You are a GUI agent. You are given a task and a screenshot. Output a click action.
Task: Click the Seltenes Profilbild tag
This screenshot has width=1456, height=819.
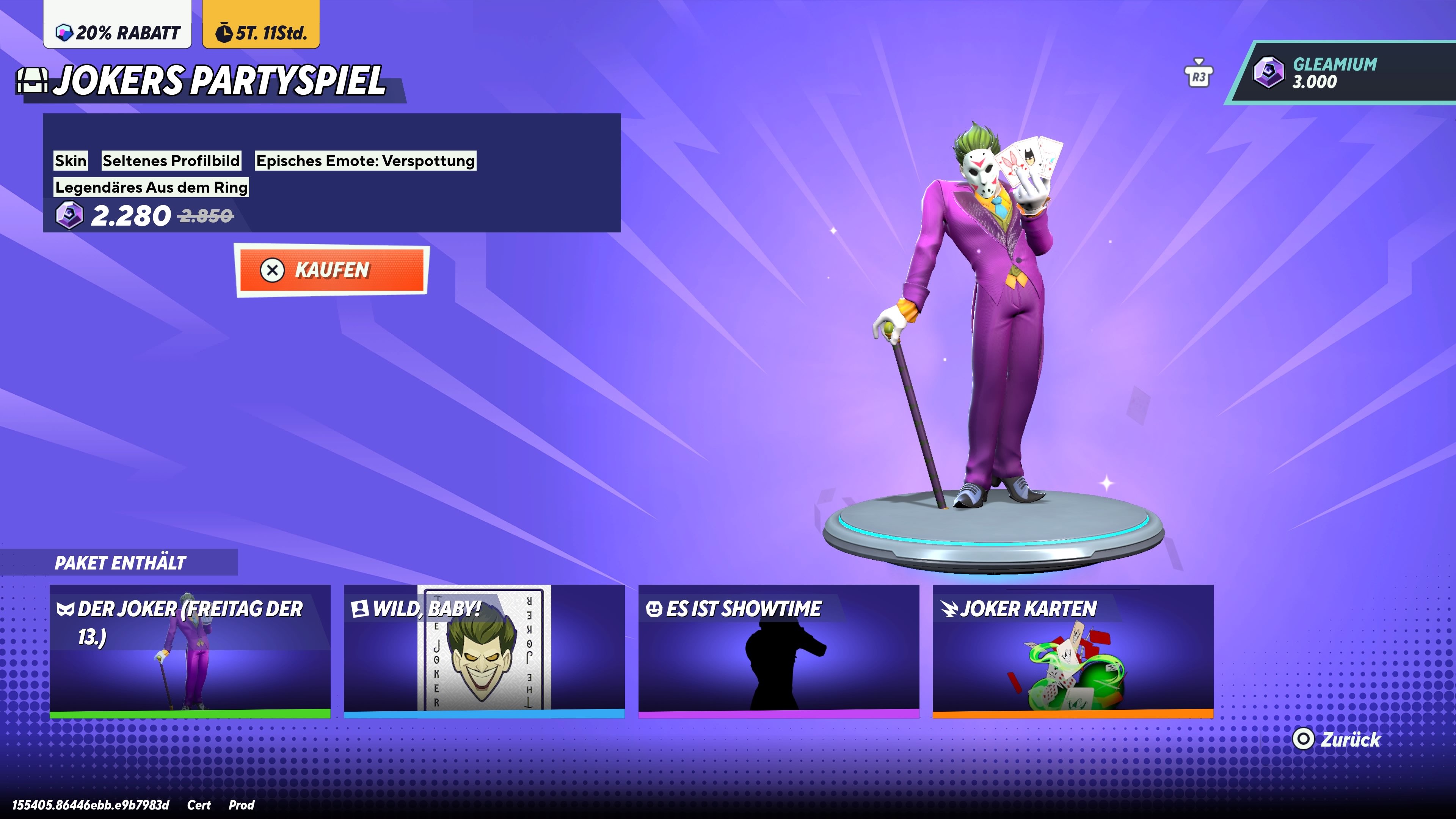[171, 160]
